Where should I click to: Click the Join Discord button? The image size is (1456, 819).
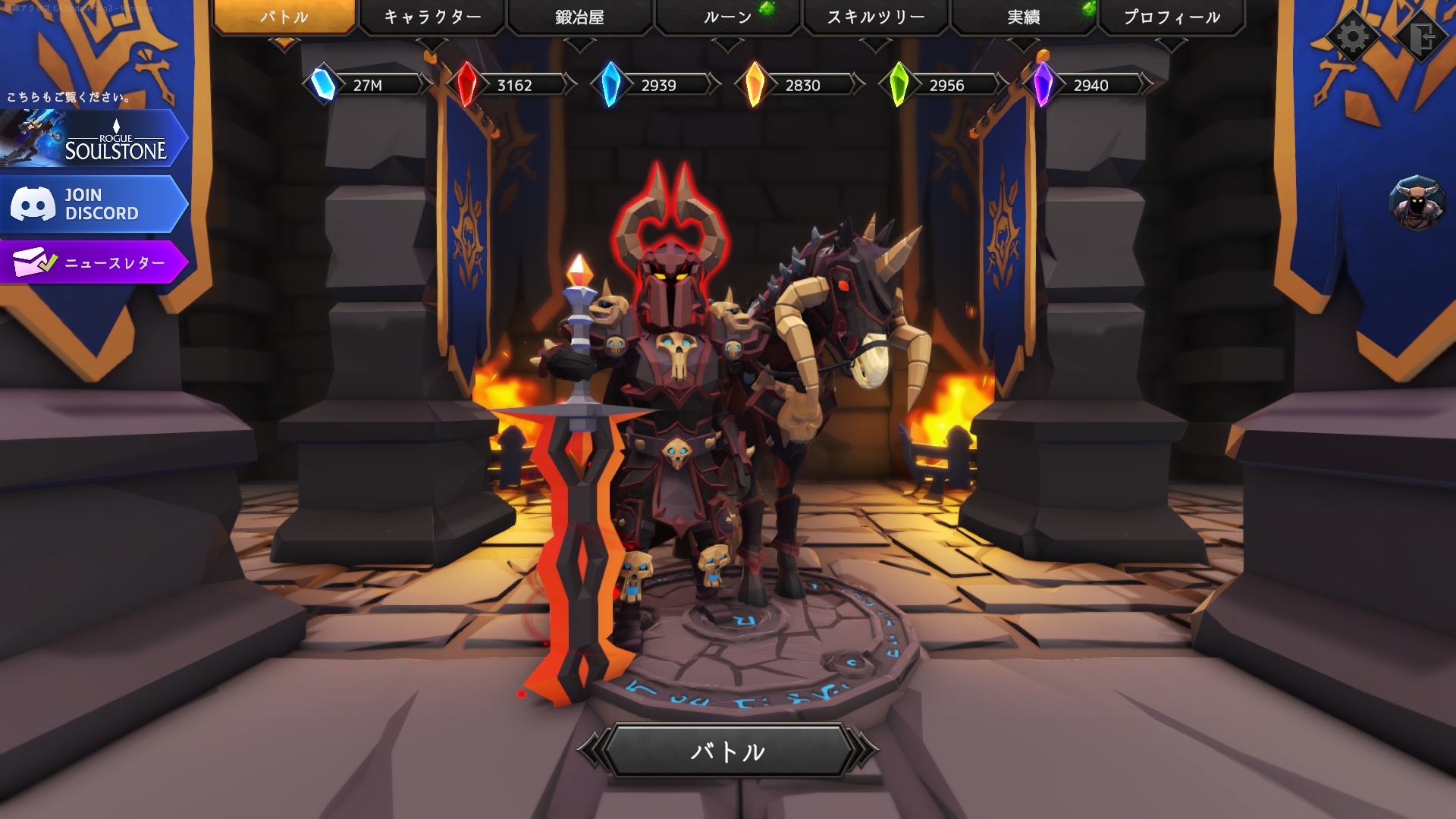point(93,205)
